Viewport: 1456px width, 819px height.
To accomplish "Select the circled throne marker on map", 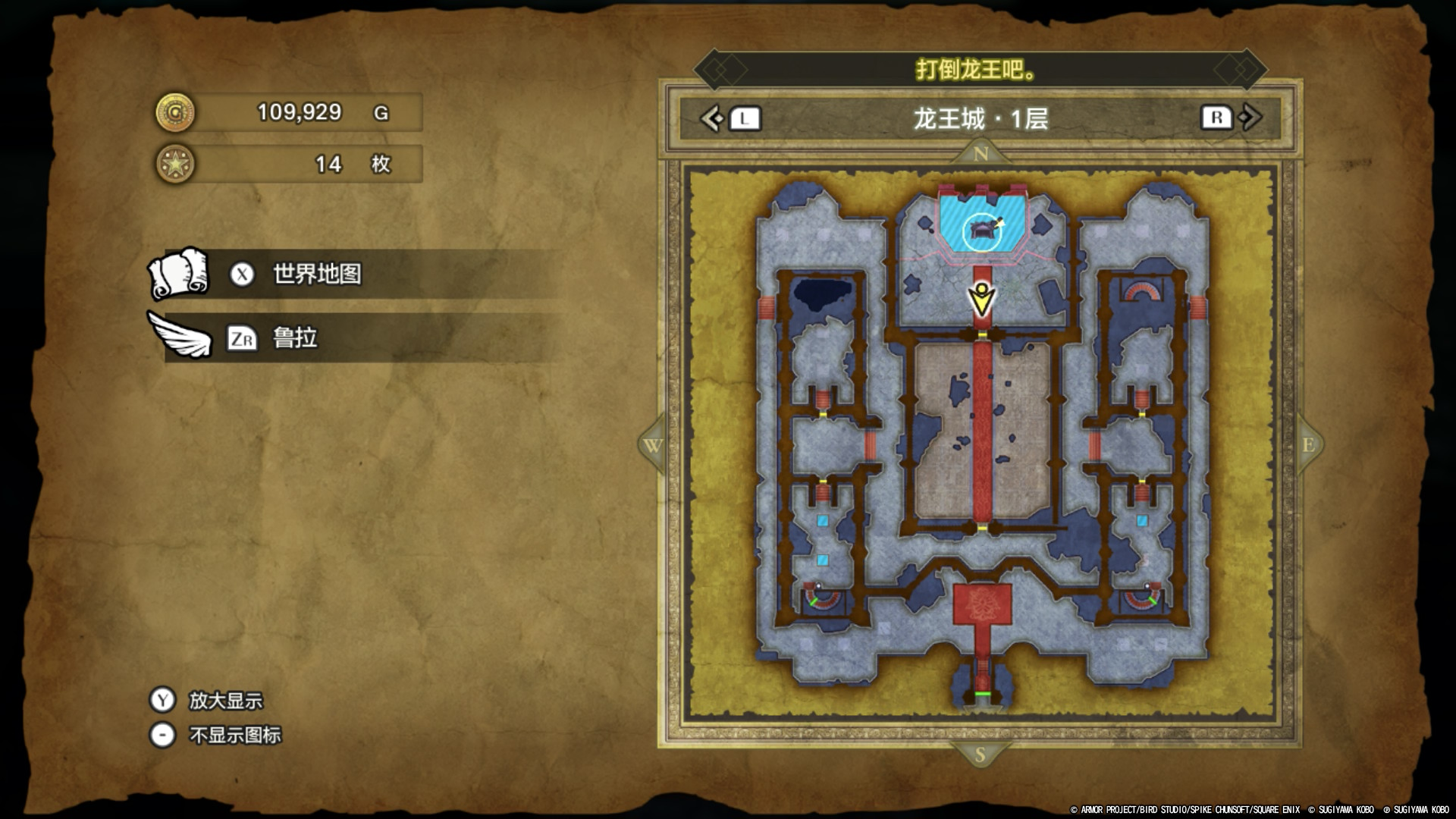I will (x=982, y=231).
